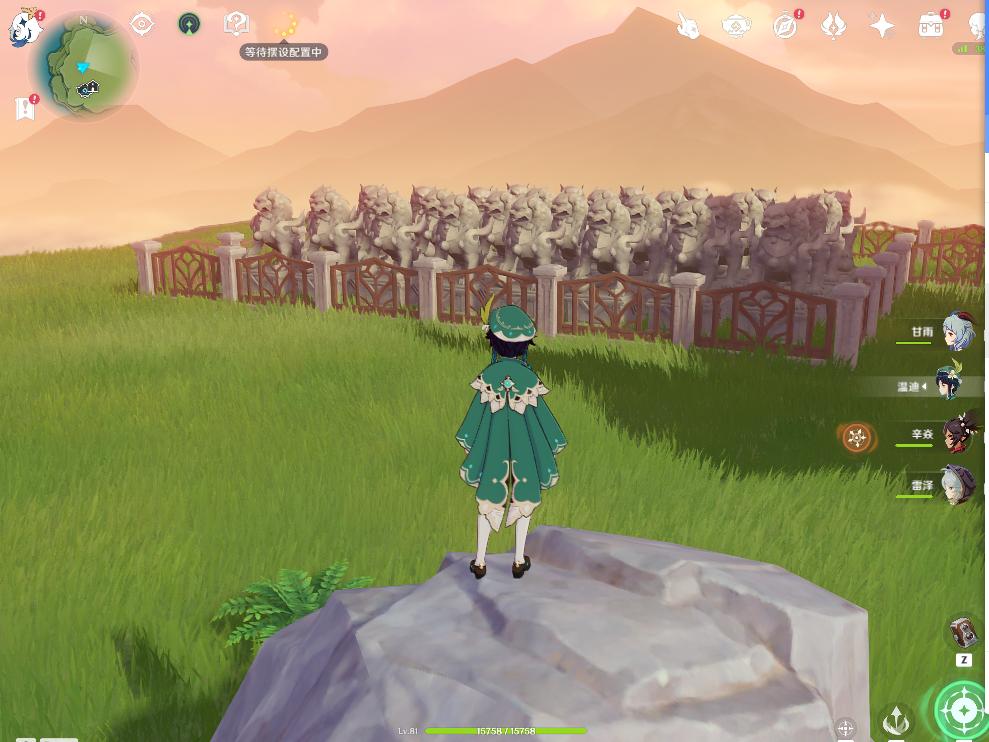Open the Wish four-pointed star icon
The image size is (989, 742).
882,25
